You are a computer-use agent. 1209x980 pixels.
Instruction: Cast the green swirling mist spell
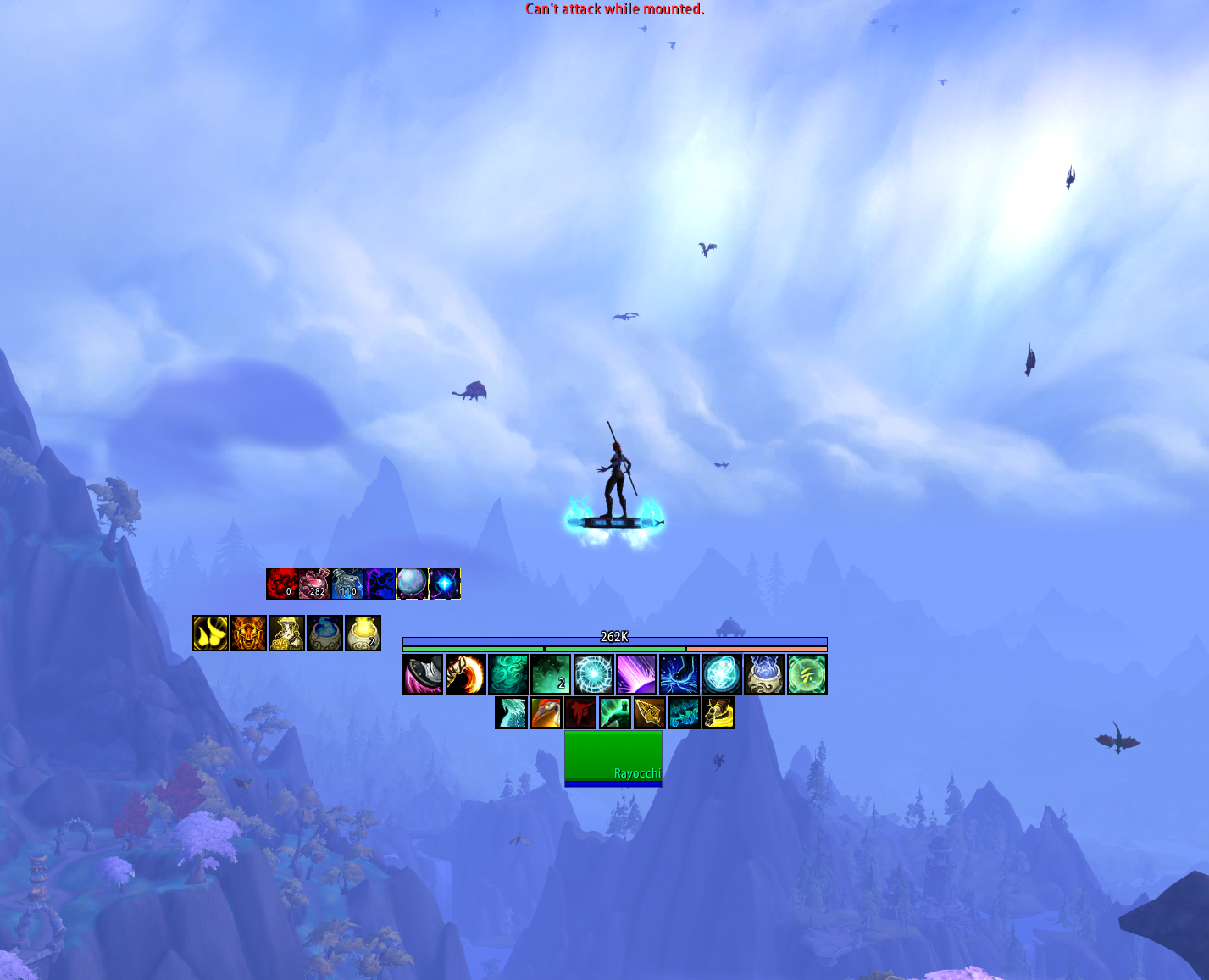[508, 674]
